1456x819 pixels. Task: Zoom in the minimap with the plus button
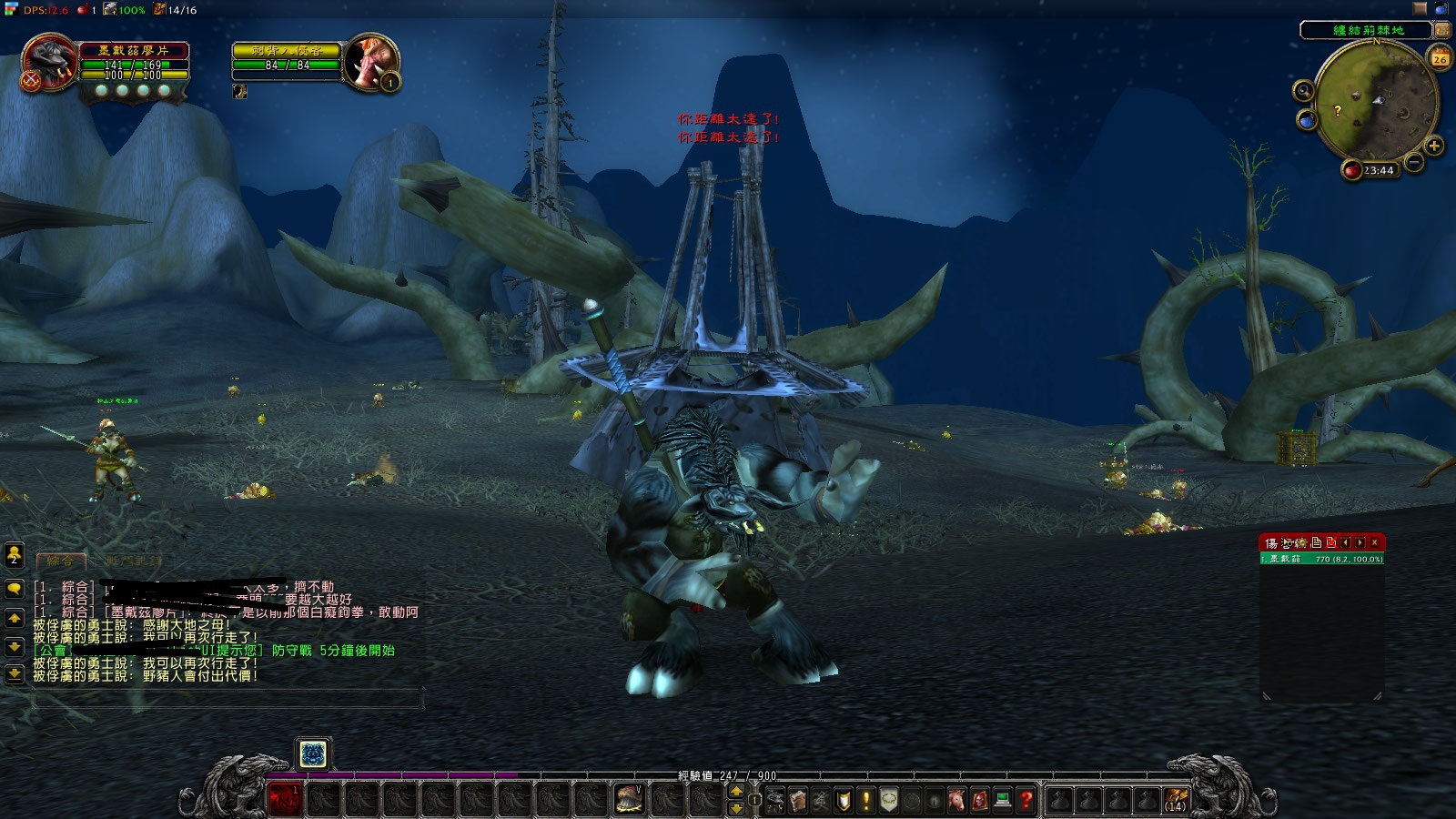tap(1434, 146)
